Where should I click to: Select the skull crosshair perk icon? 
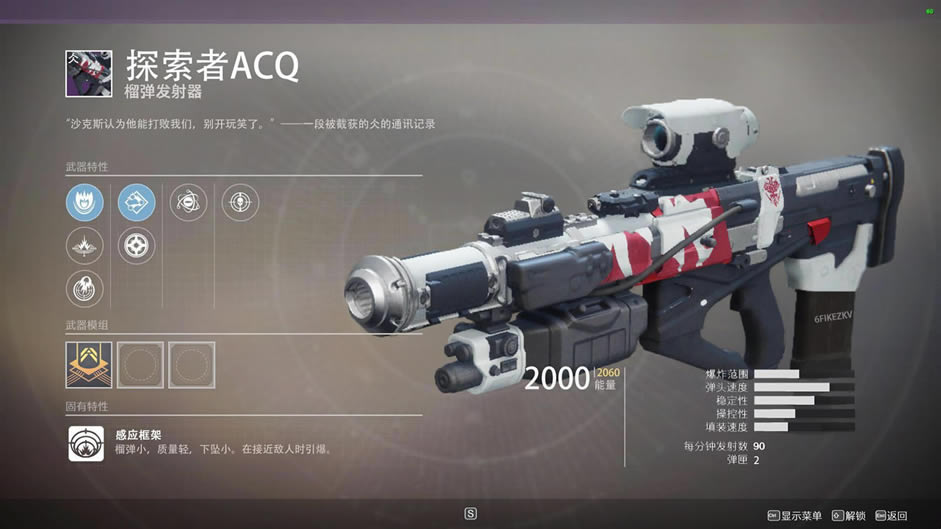click(240, 203)
